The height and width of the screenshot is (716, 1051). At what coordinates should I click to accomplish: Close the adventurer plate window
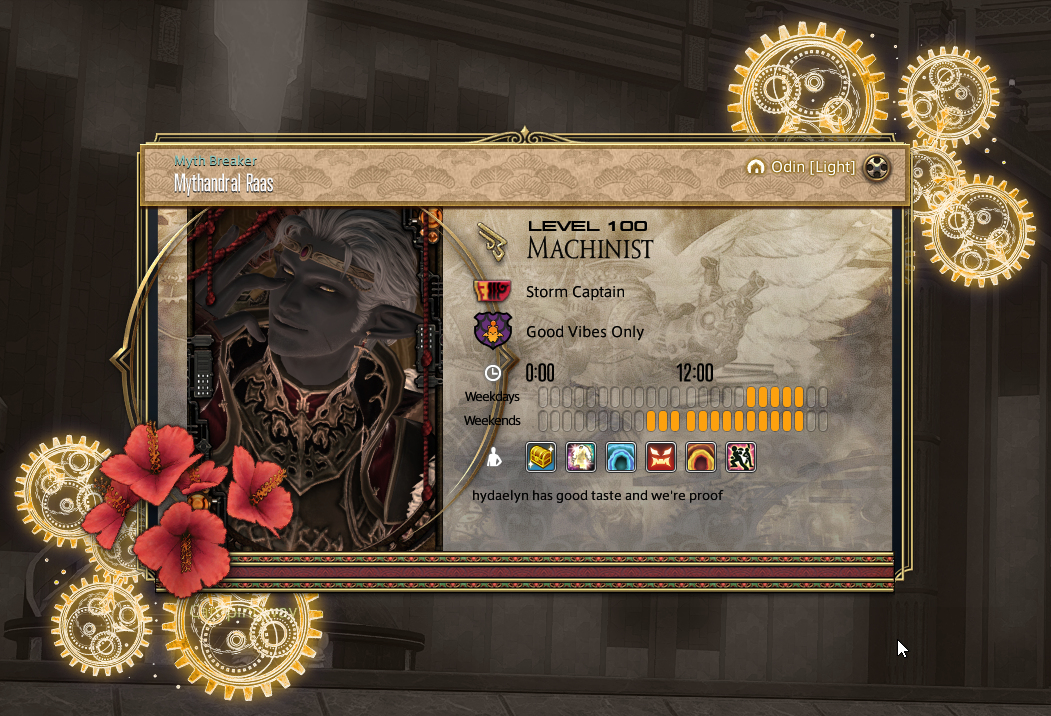point(877,167)
